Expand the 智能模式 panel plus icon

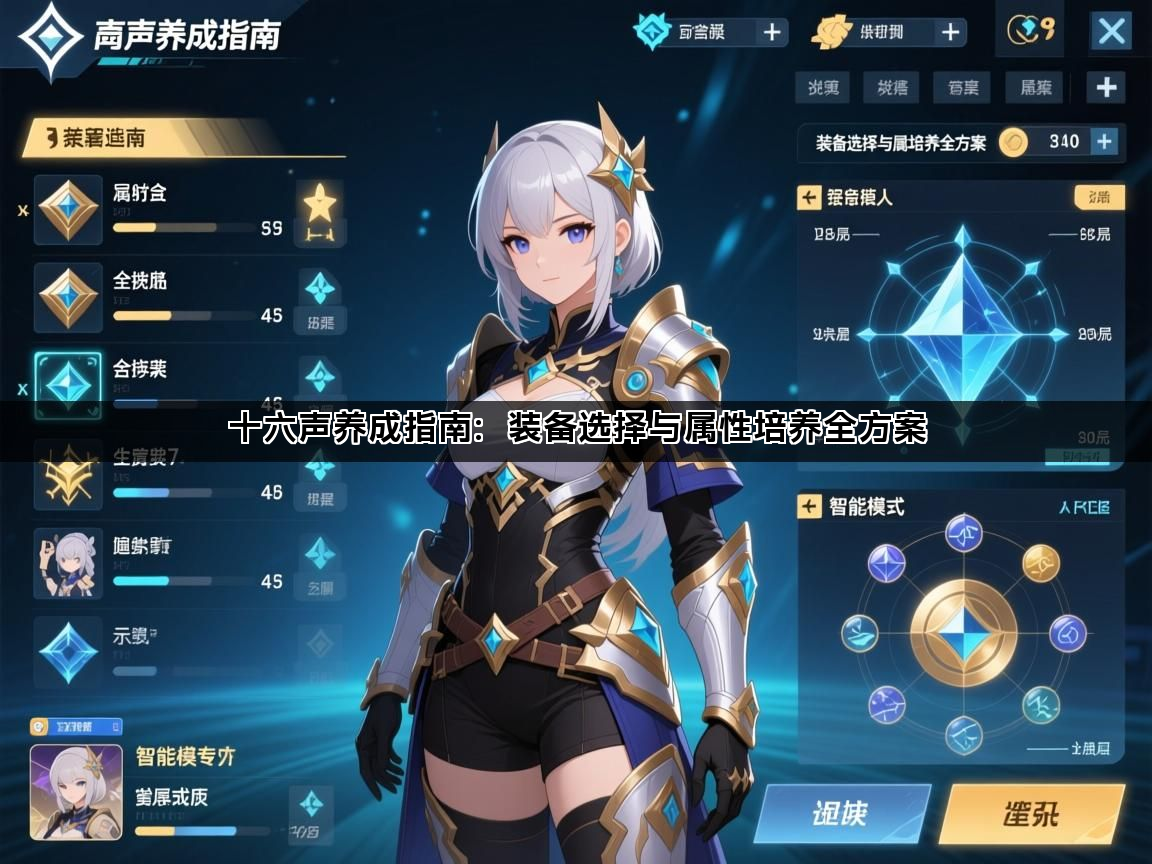coord(809,506)
